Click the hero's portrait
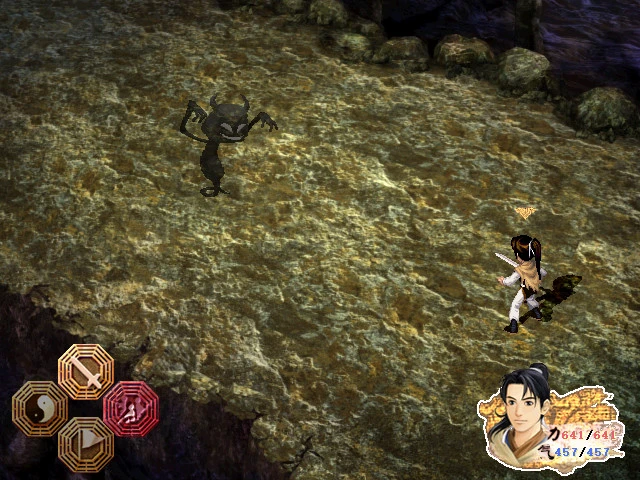Viewport: 640px width, 480px height. coord(528,410)
